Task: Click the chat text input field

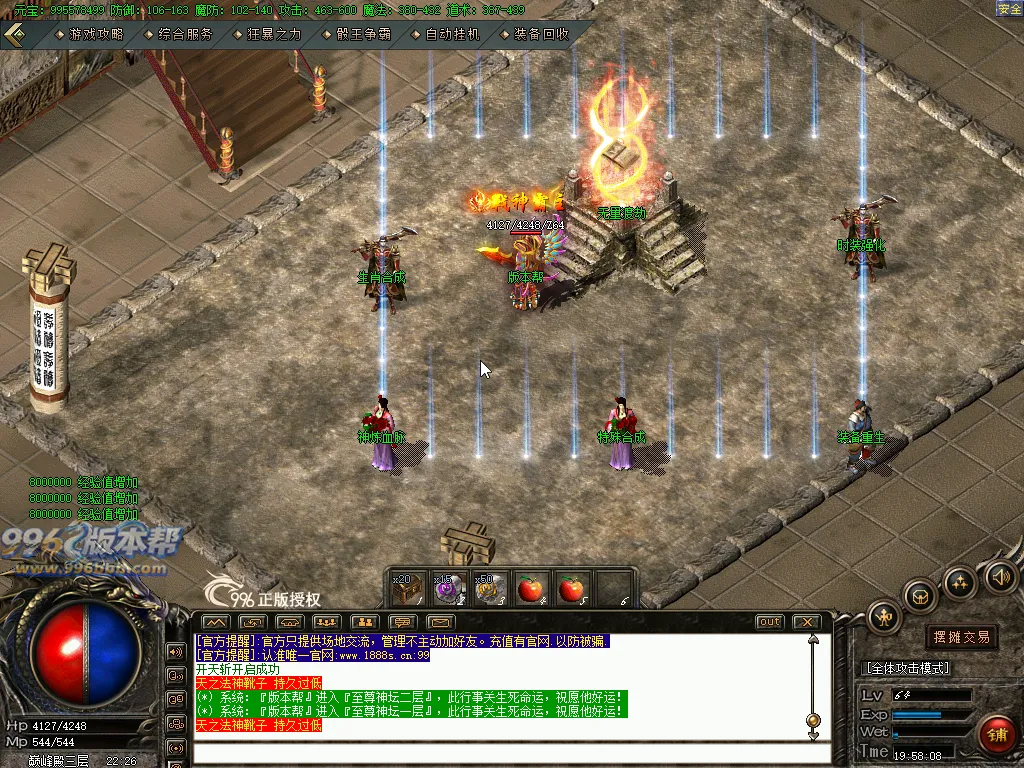Action: click(x=500, y=754)
